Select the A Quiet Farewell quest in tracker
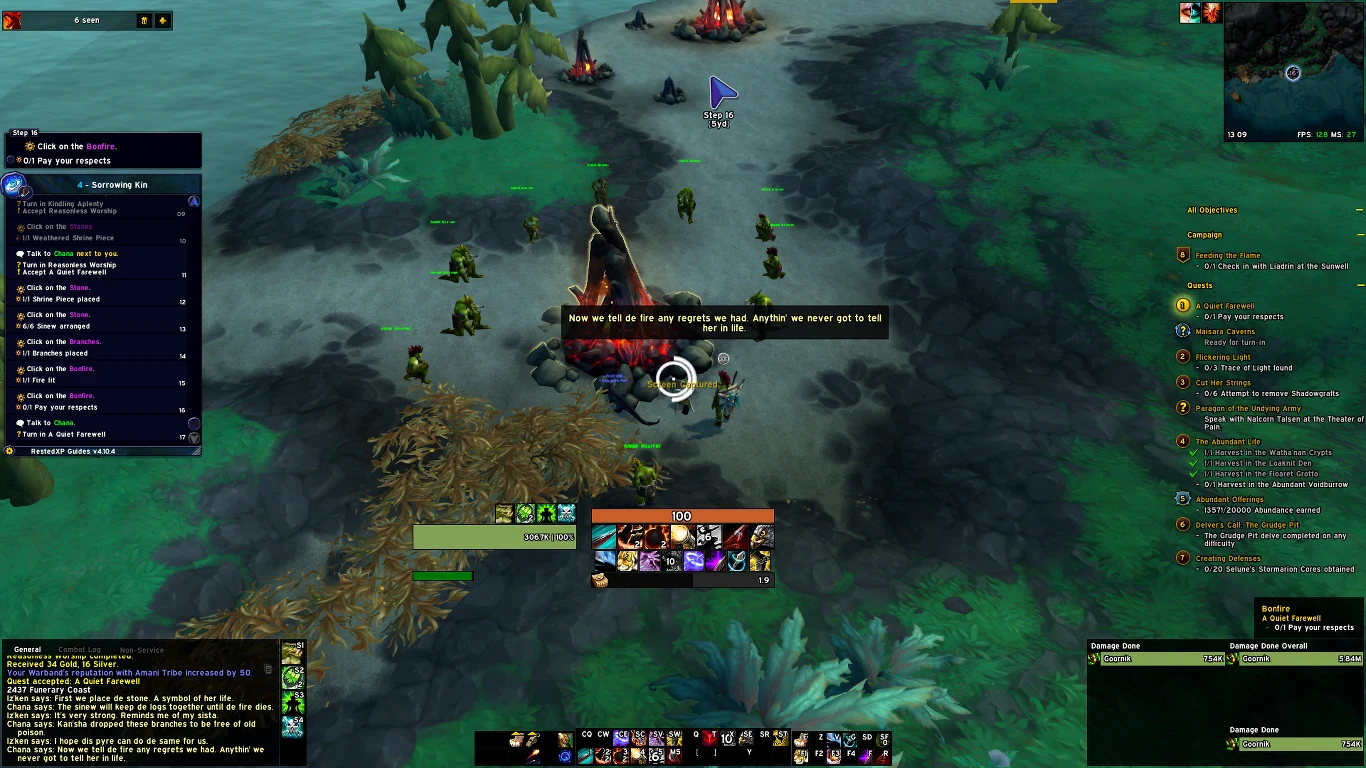1366x768 pixels. tap(1224, 306)
